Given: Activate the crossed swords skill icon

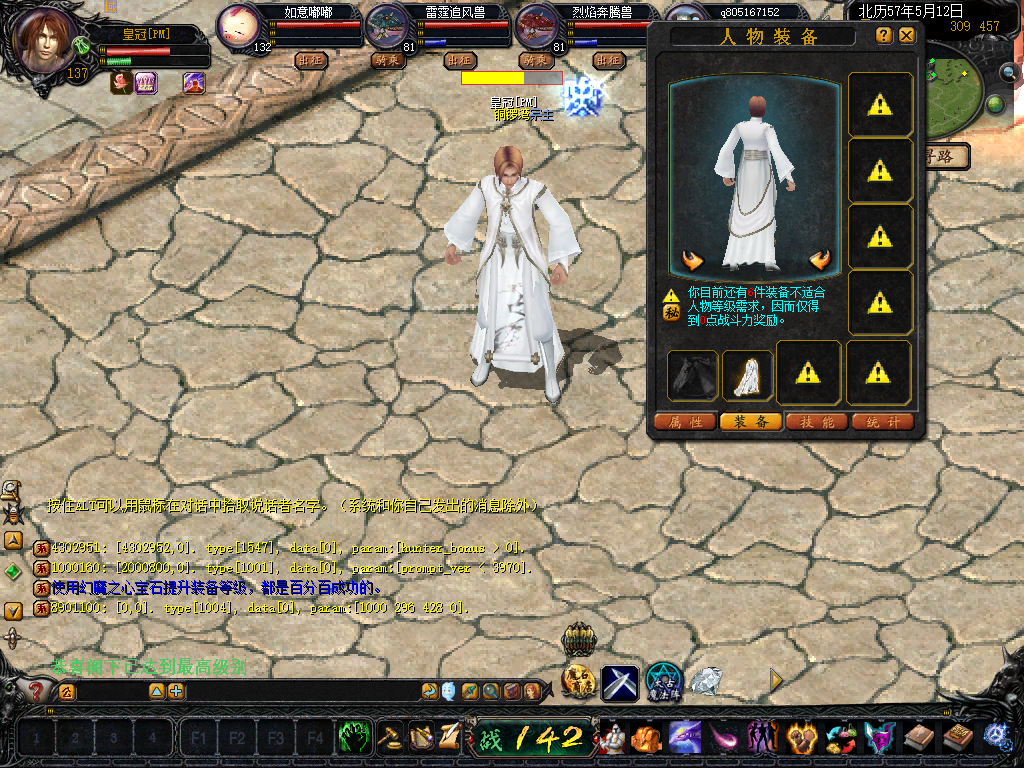Looking at the screenshot, I should click(619, 682).
